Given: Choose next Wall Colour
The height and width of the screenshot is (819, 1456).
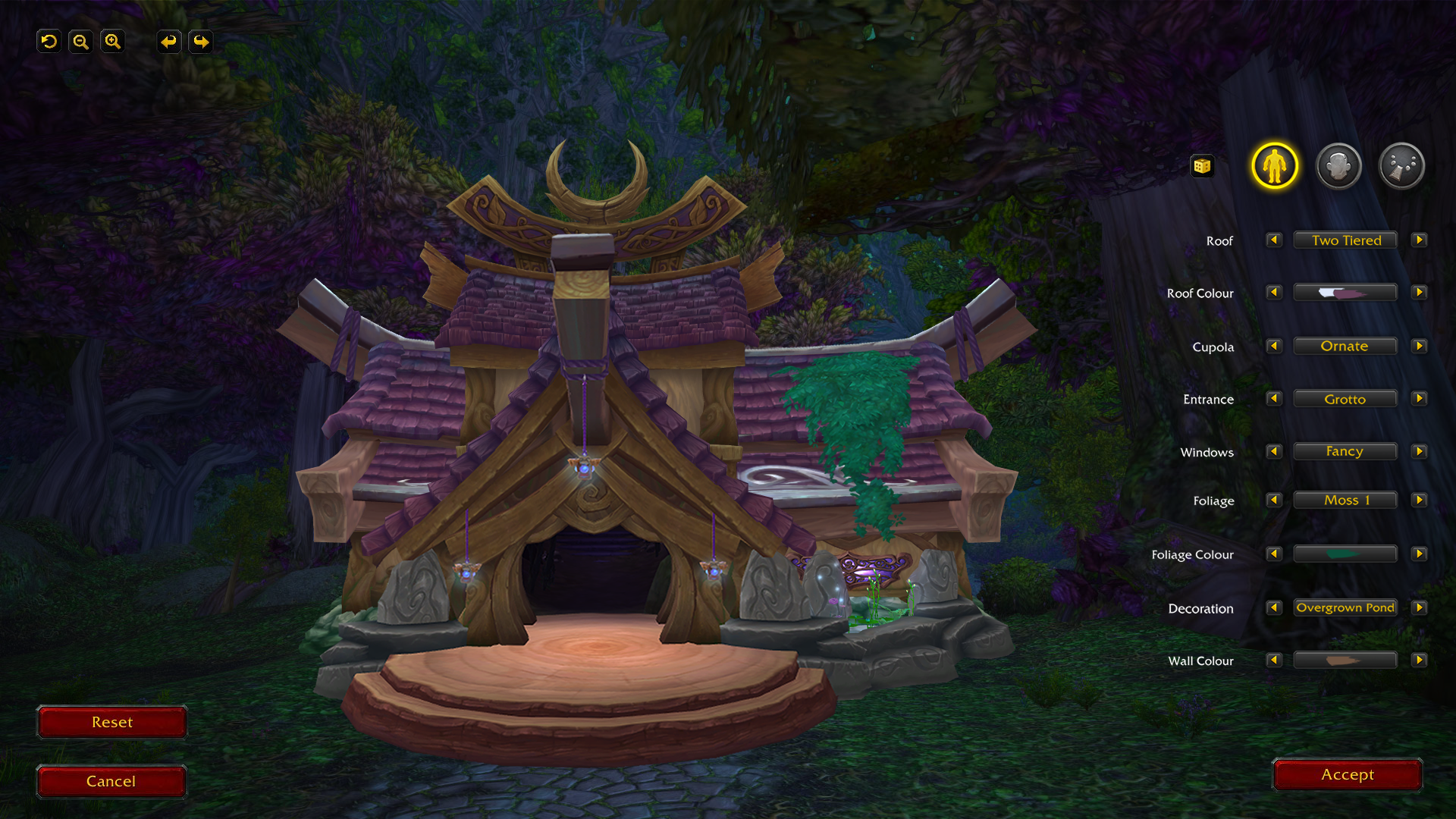Looking at the screenshot, I should click(x=1419, y=661).
